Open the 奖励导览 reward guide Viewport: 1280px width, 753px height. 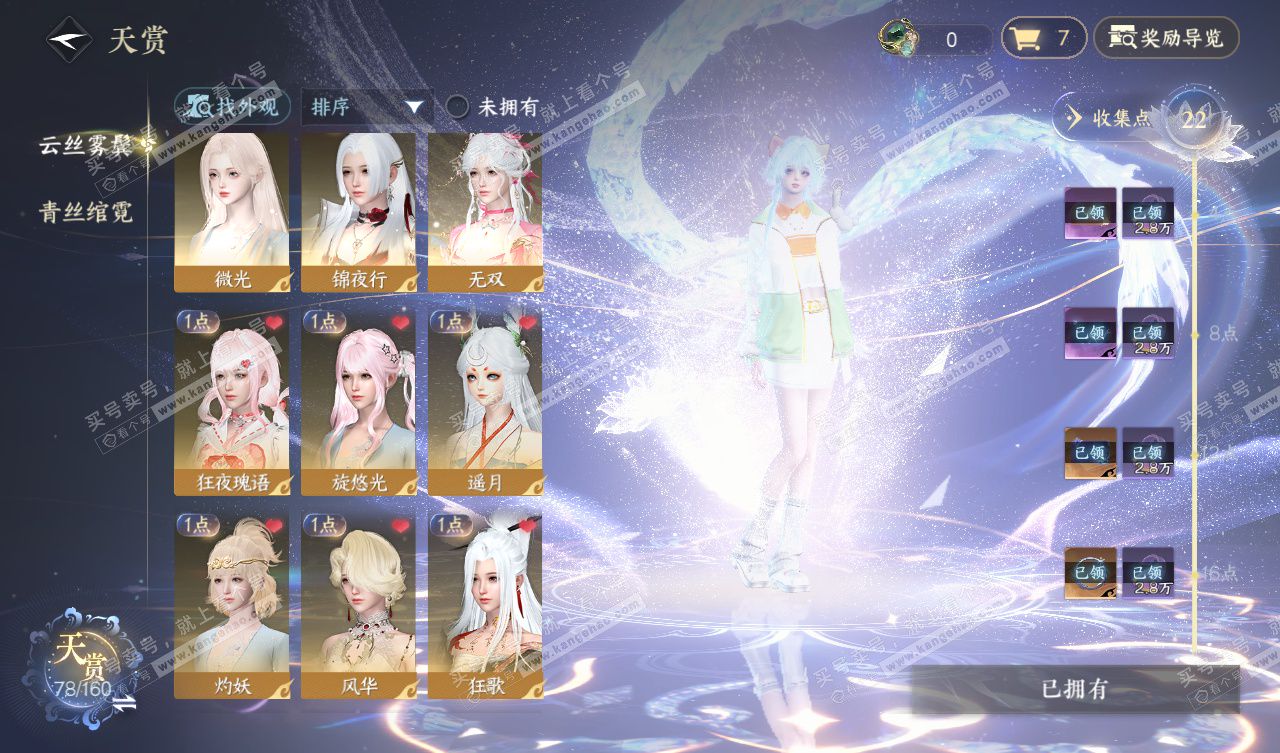tap(1166, 39)
